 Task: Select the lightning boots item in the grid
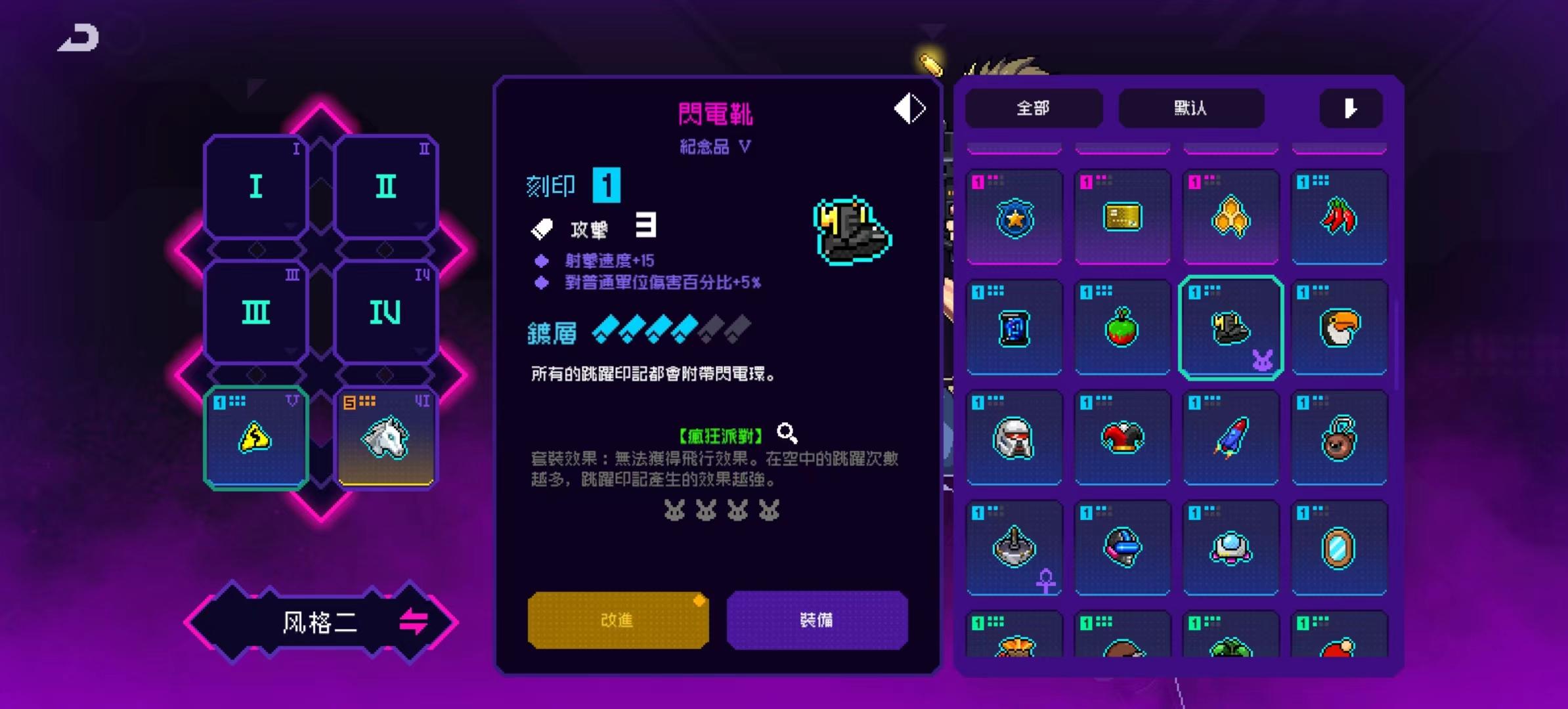[x=1231, y=328]
